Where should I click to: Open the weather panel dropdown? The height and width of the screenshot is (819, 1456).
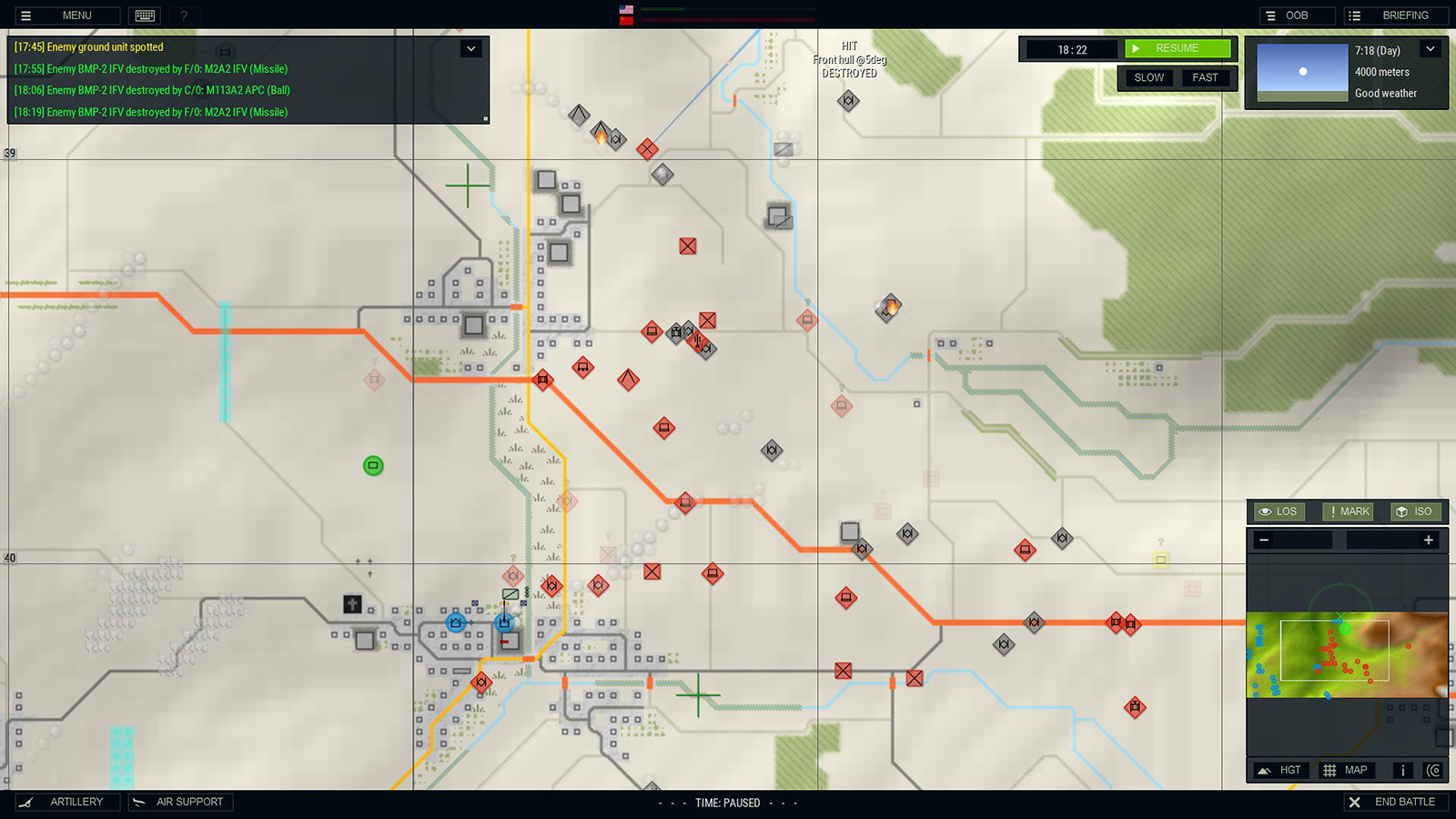pyautogui.click(x=1431, y=49)
